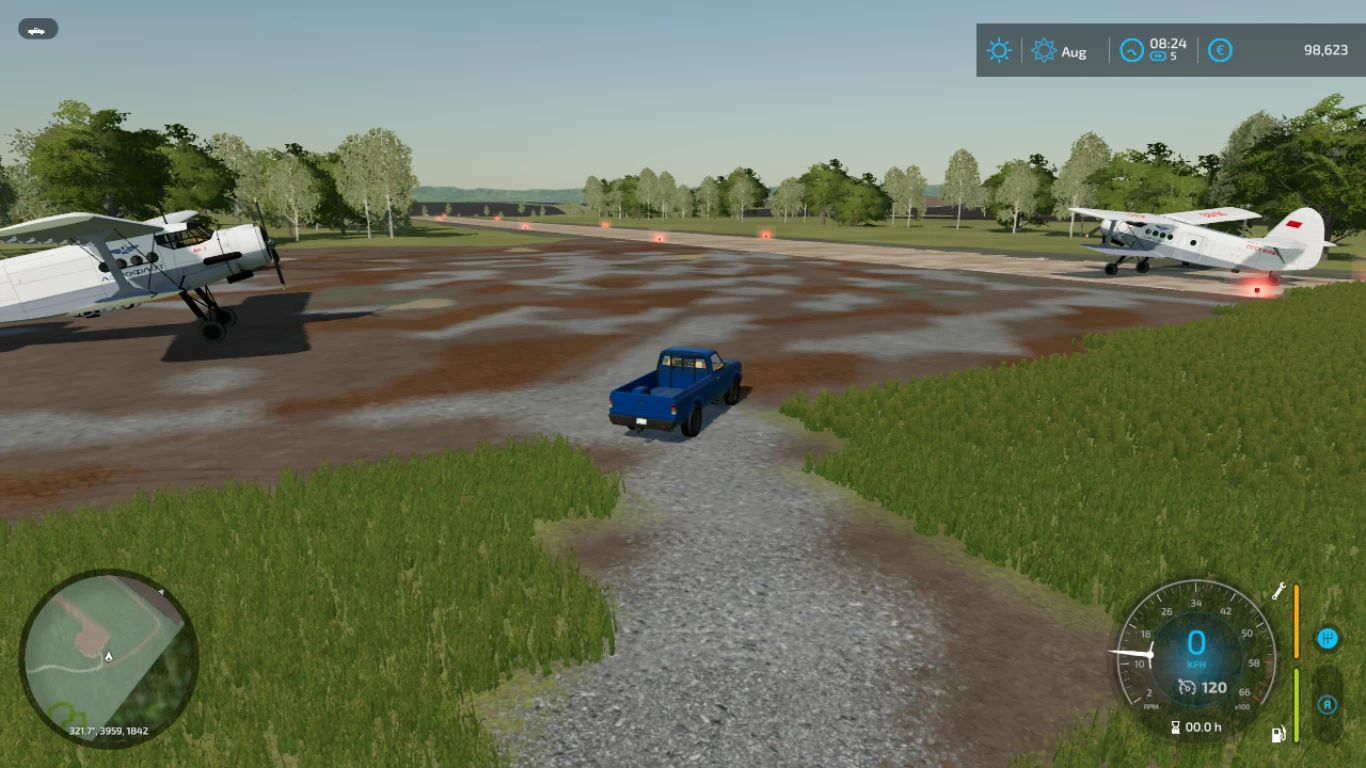Select the vehicle icon in the top corner
This screenshot has width=1366, height=768.
coord(38,29)
